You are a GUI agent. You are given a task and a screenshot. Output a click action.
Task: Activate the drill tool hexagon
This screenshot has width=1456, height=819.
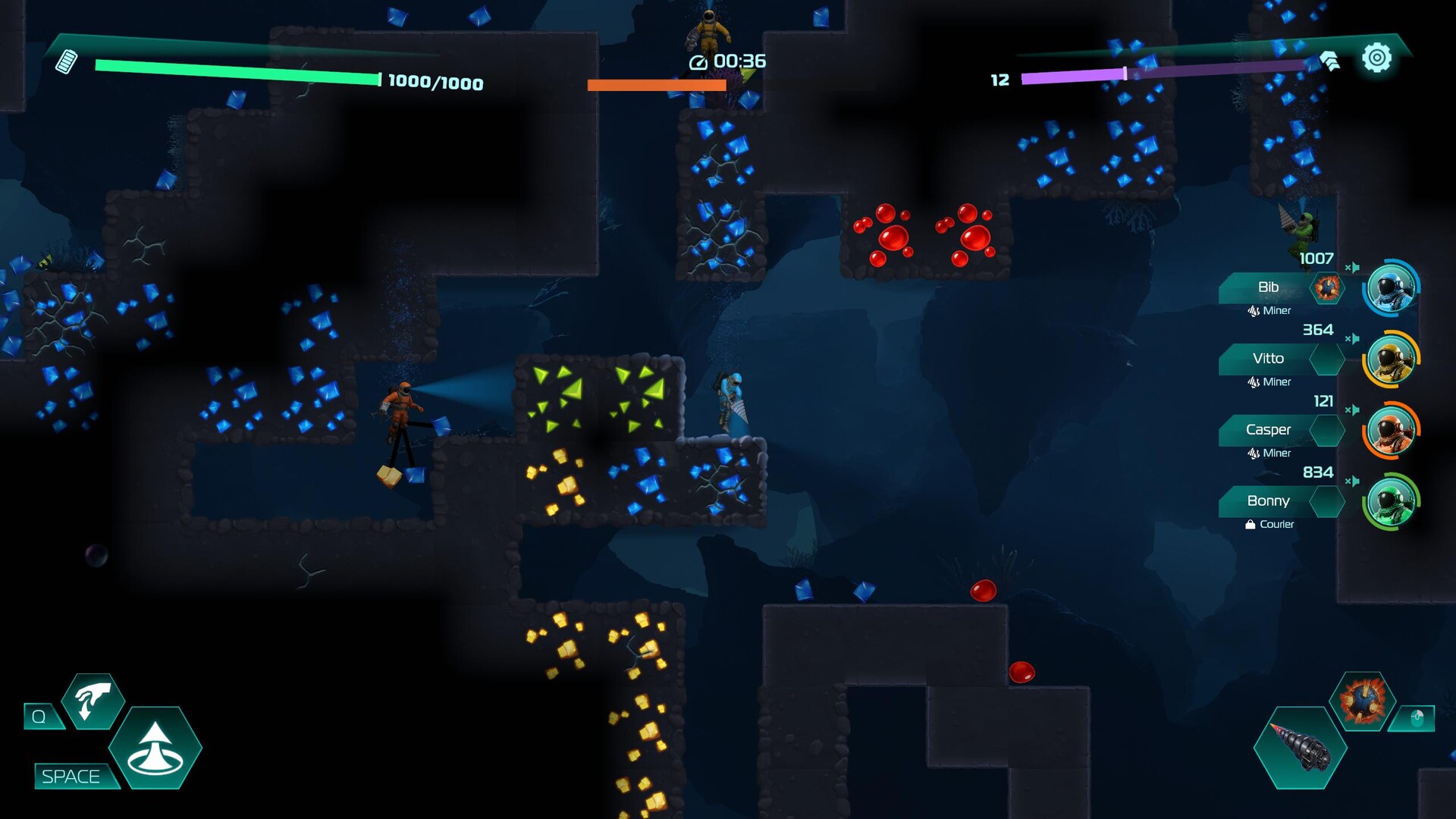tap(1300, 748)
